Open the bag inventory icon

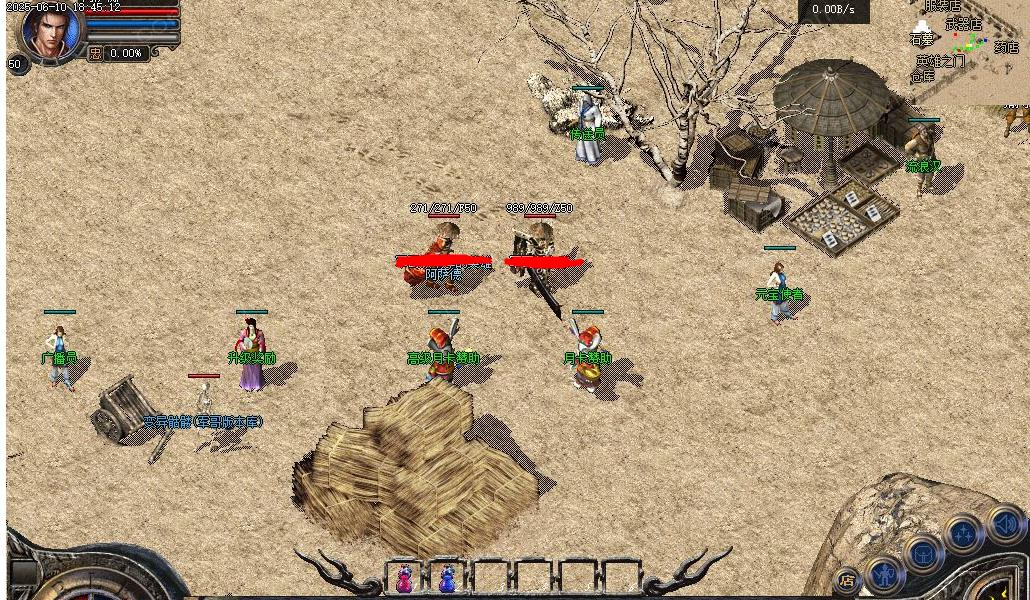point(923,553)
